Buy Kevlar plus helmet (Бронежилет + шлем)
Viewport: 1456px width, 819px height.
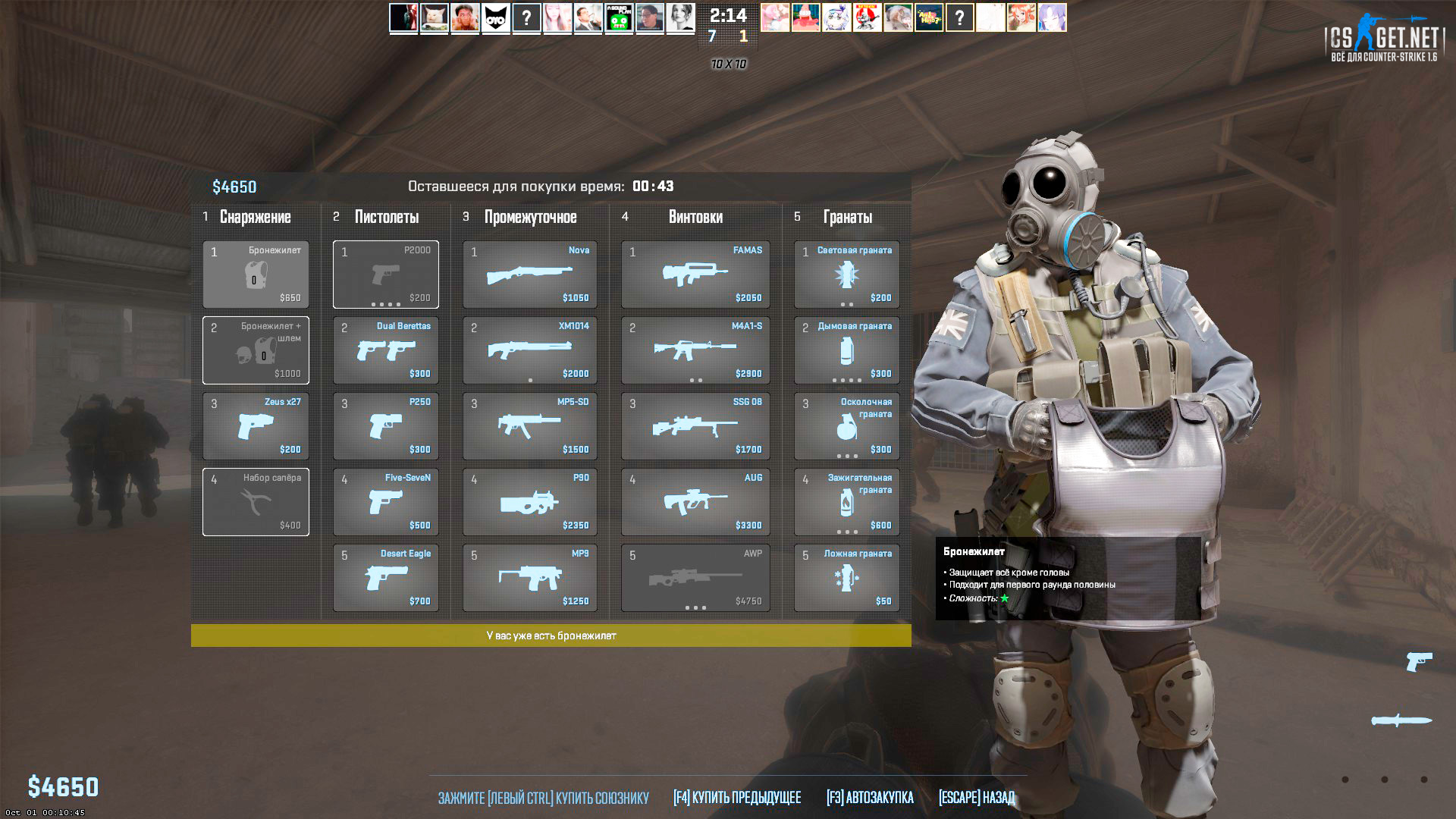[256, 350]
